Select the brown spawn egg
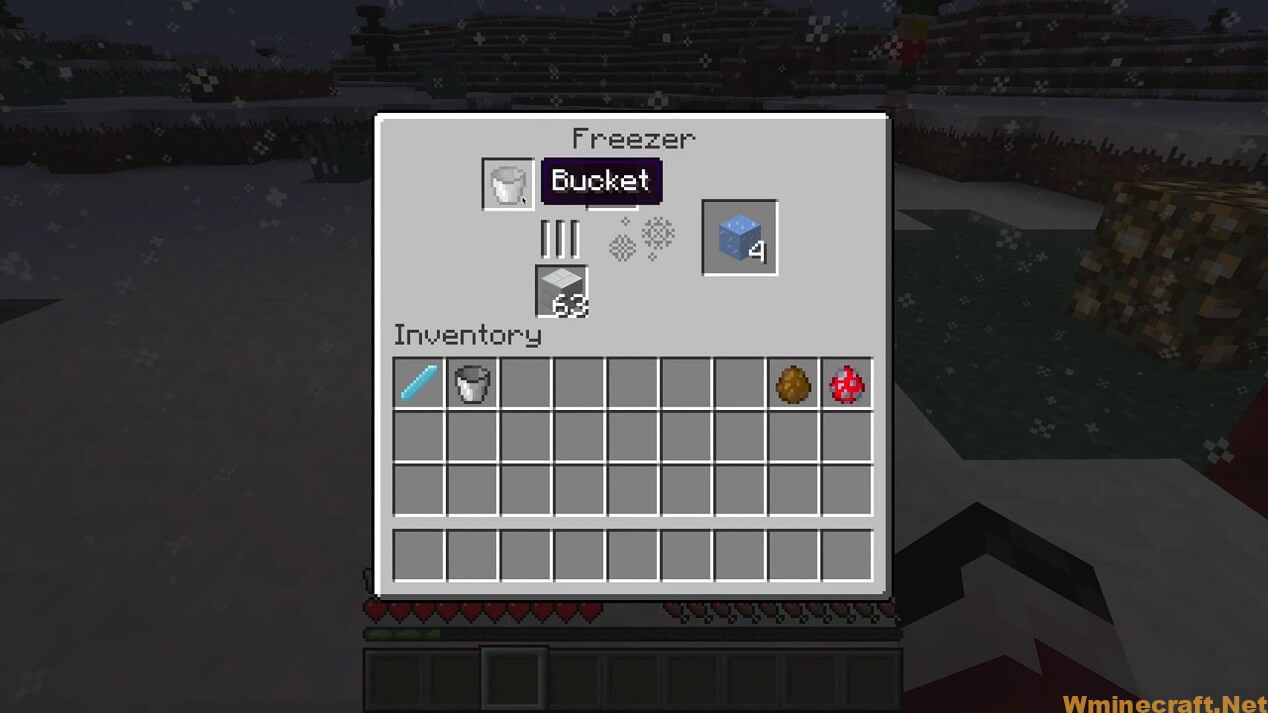 click(x=793, y=384)
